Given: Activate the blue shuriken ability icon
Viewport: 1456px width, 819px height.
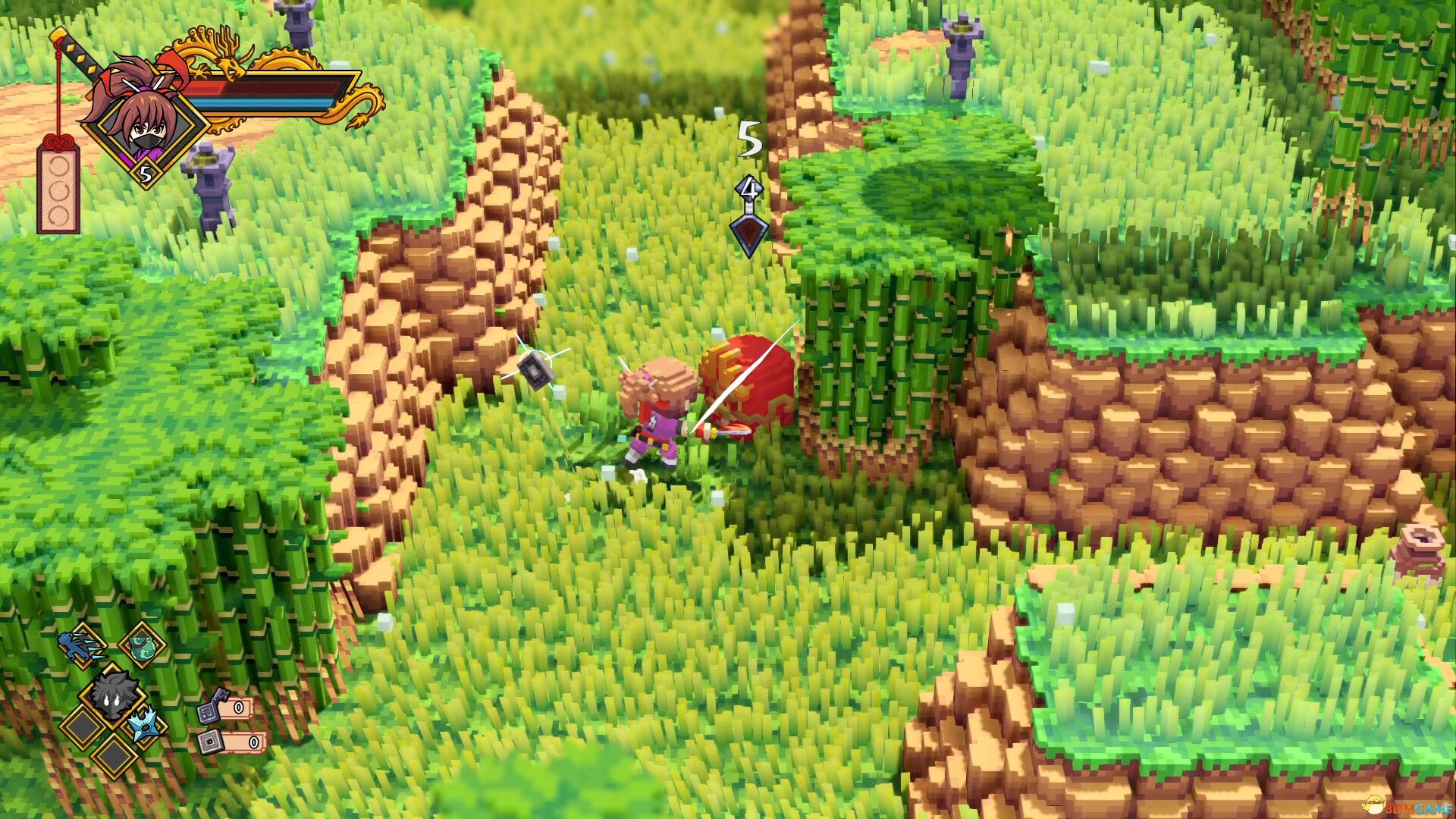Looking at the screenshot, I should (x=145, y=726).
